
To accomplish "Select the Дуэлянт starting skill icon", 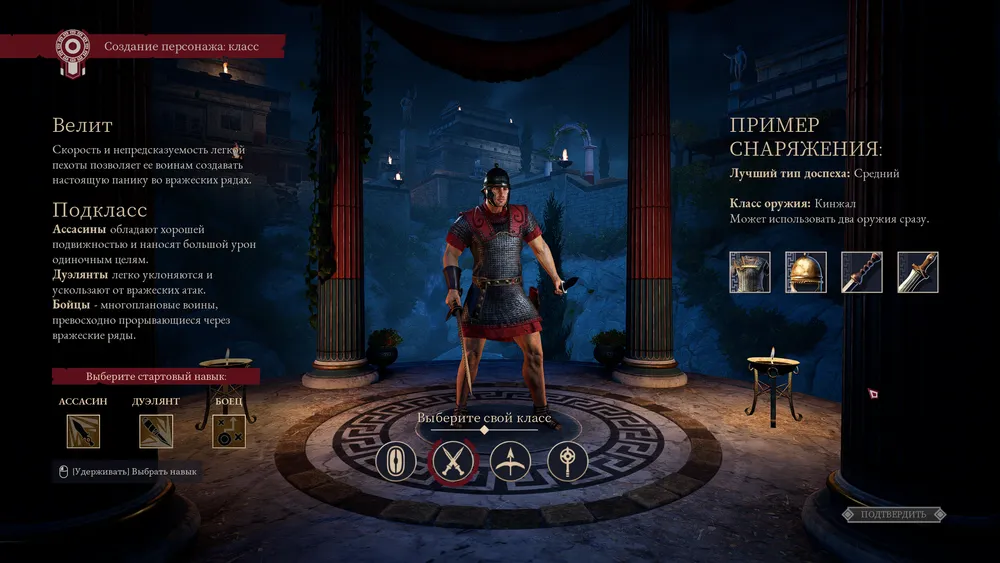I will pos(156,431).
